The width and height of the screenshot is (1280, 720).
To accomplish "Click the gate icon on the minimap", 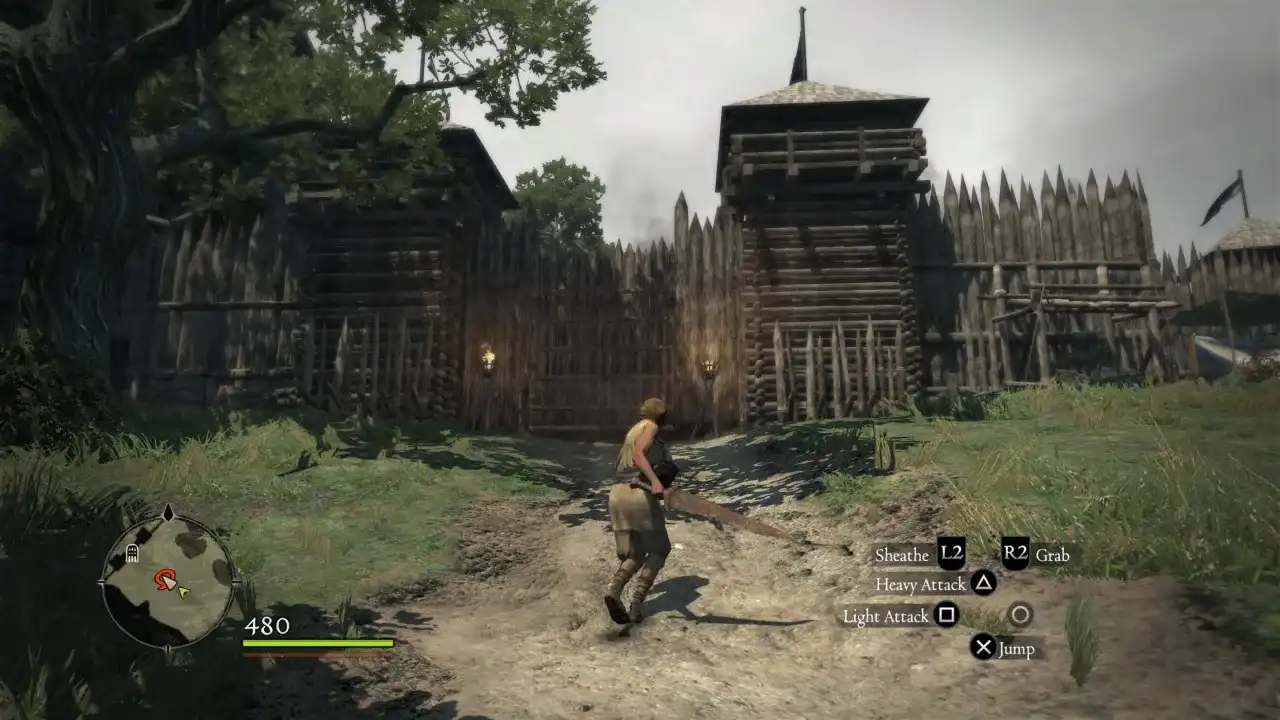I will [132, 554].
